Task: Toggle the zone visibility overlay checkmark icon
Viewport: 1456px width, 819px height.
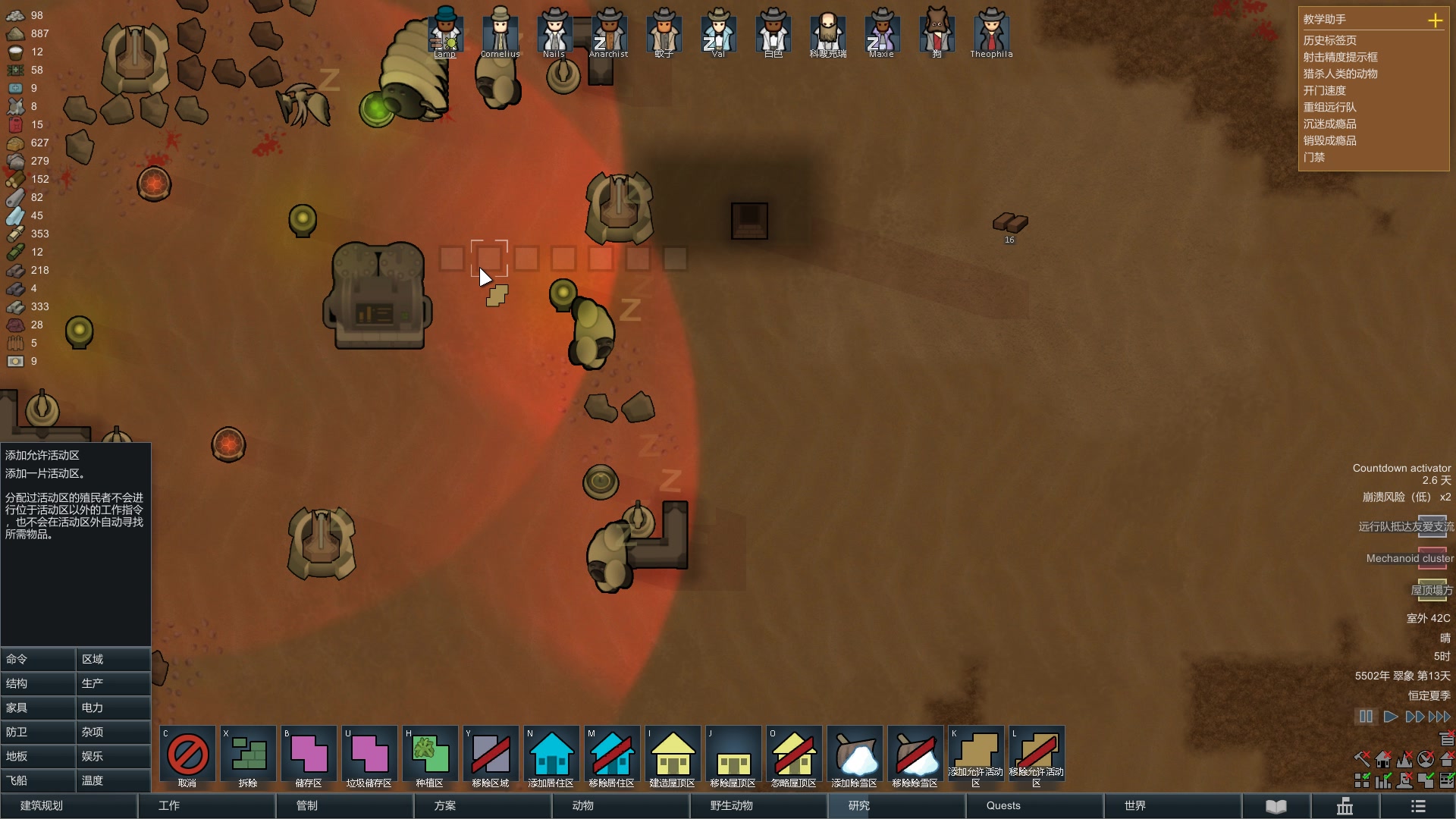Action: click(x=1424, y=780)
